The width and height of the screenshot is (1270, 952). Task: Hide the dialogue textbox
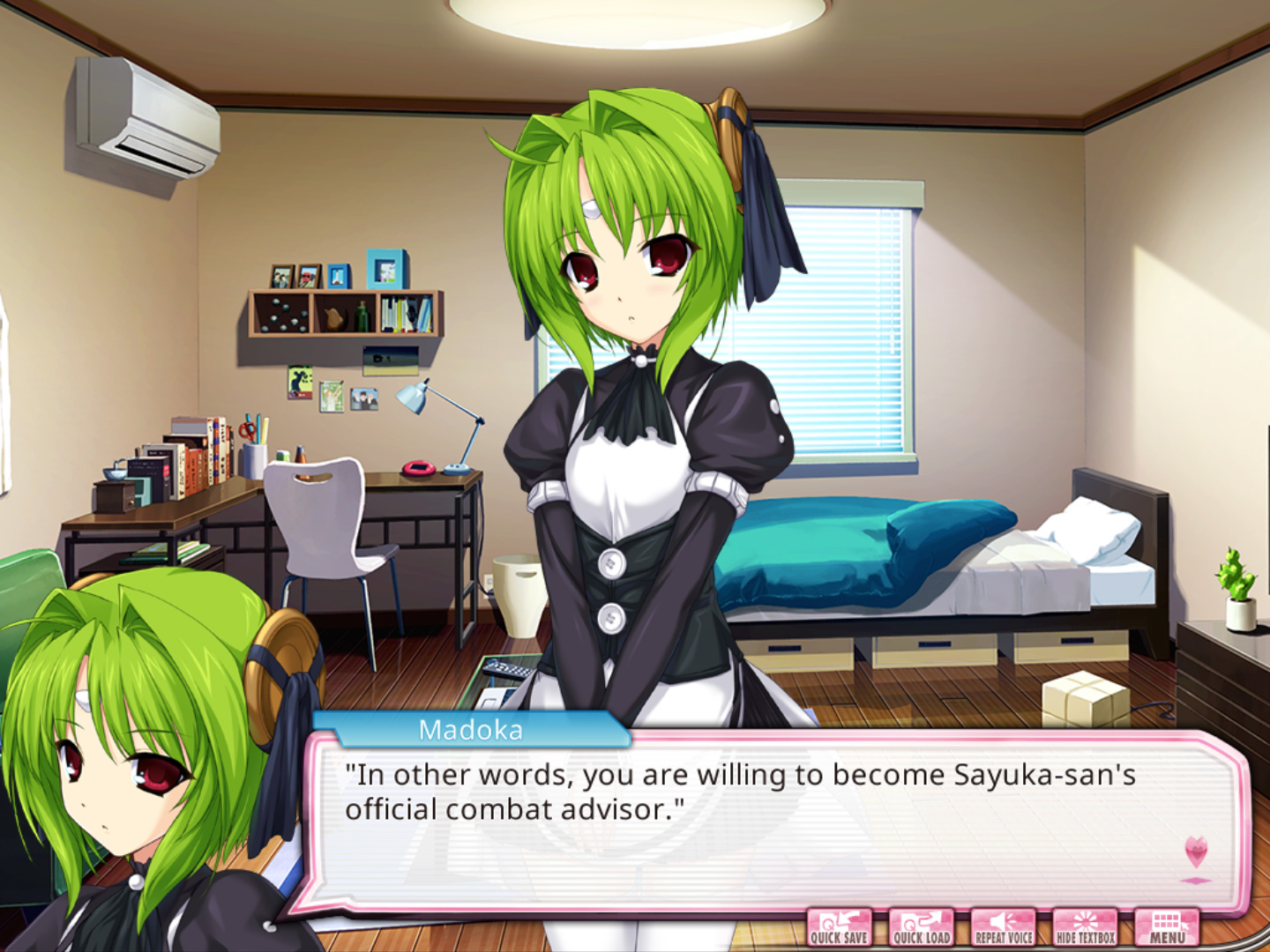[x=1085, y=928]
